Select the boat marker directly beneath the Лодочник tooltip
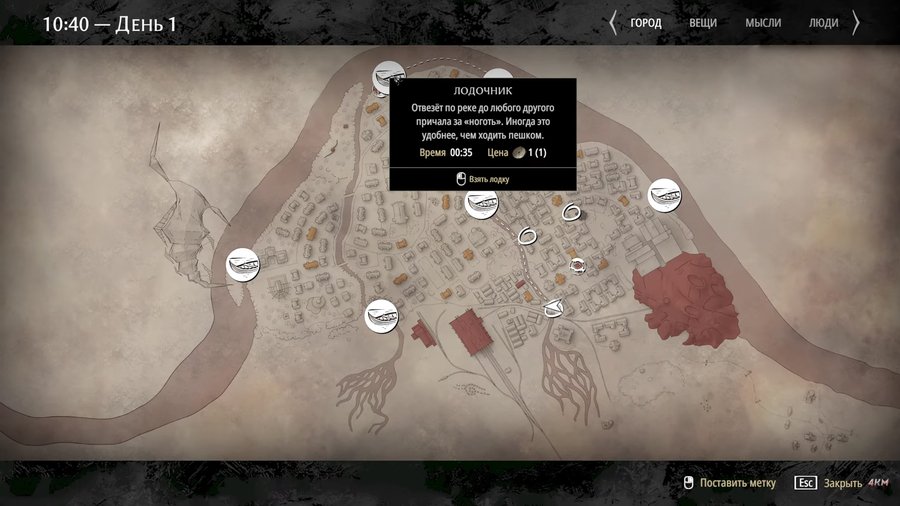 482,203
